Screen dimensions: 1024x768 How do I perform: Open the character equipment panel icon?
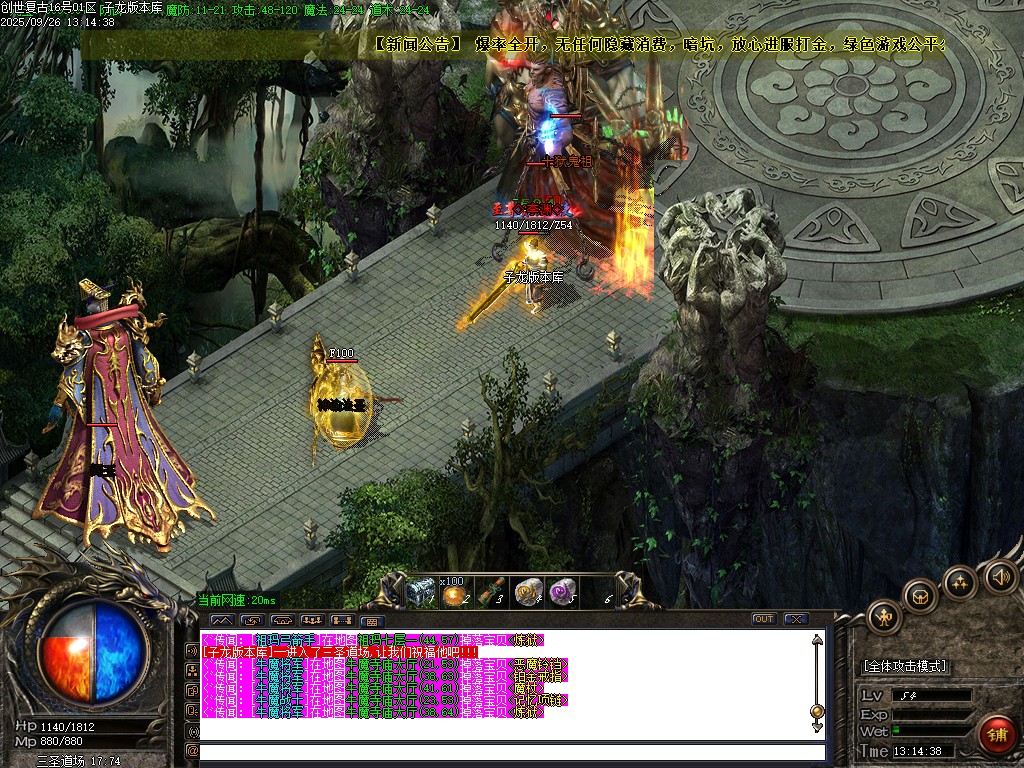[885, 617]
